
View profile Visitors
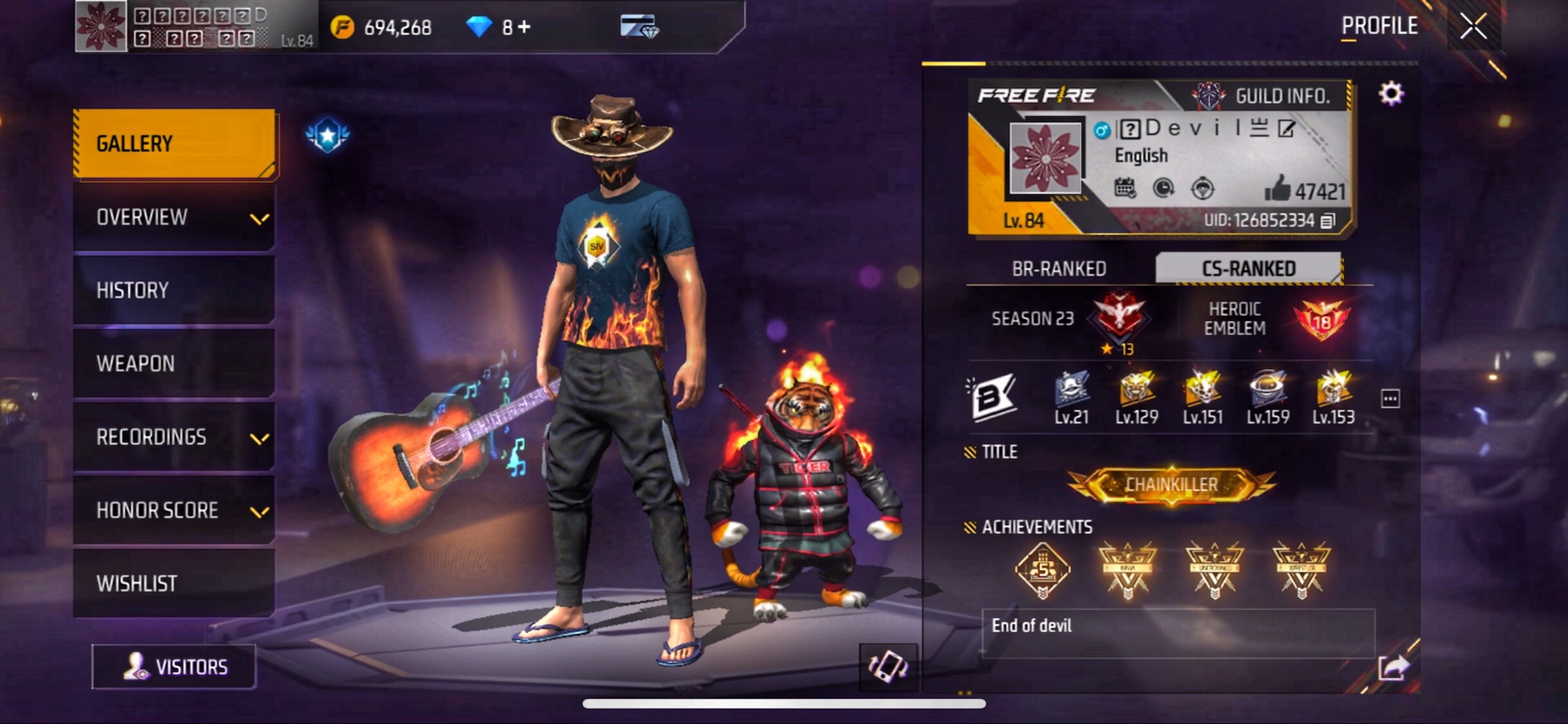coord(174,667)
